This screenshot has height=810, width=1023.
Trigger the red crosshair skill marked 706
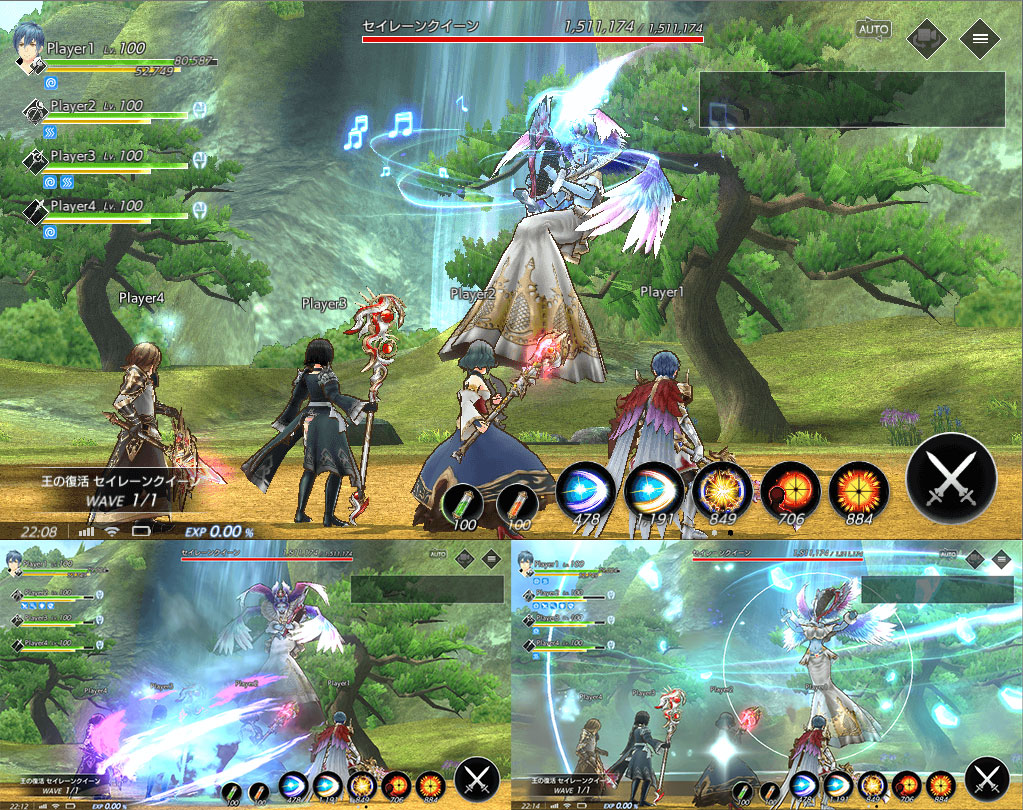coord(790,491)
